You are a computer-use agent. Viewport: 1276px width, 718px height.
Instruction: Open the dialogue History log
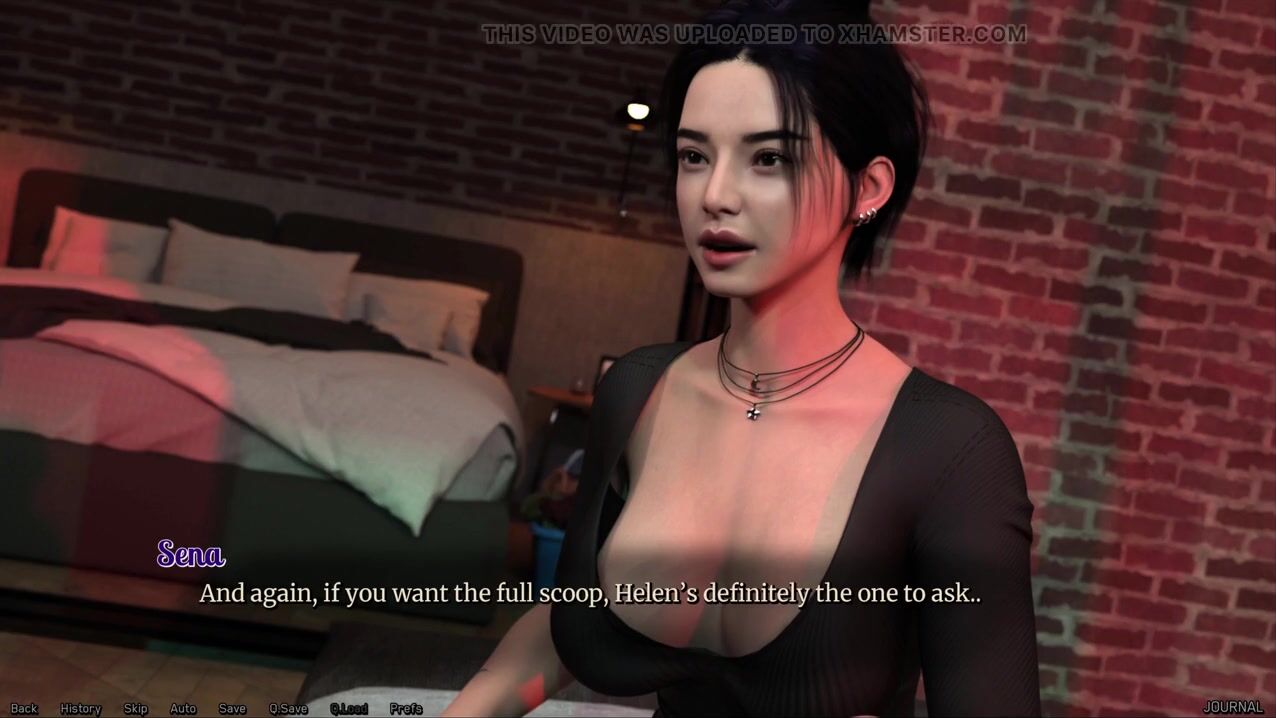coord(80,708)
